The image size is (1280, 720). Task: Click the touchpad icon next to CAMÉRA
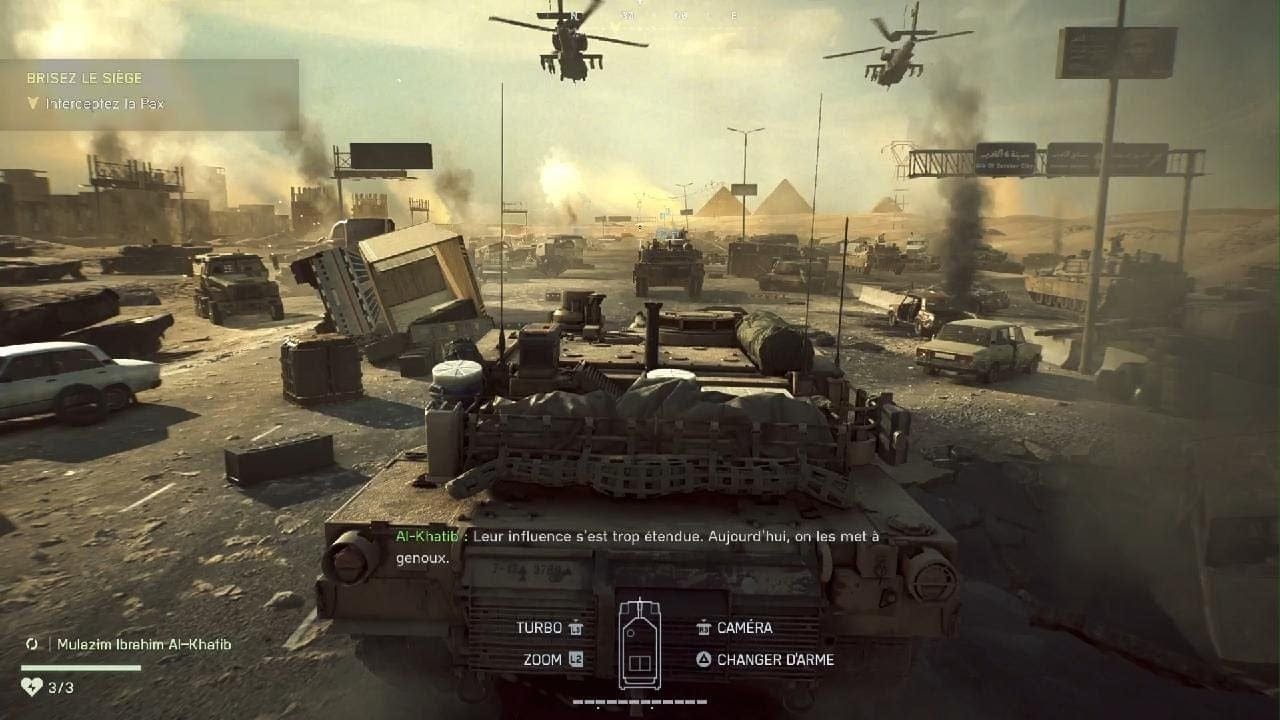point(703,627)
